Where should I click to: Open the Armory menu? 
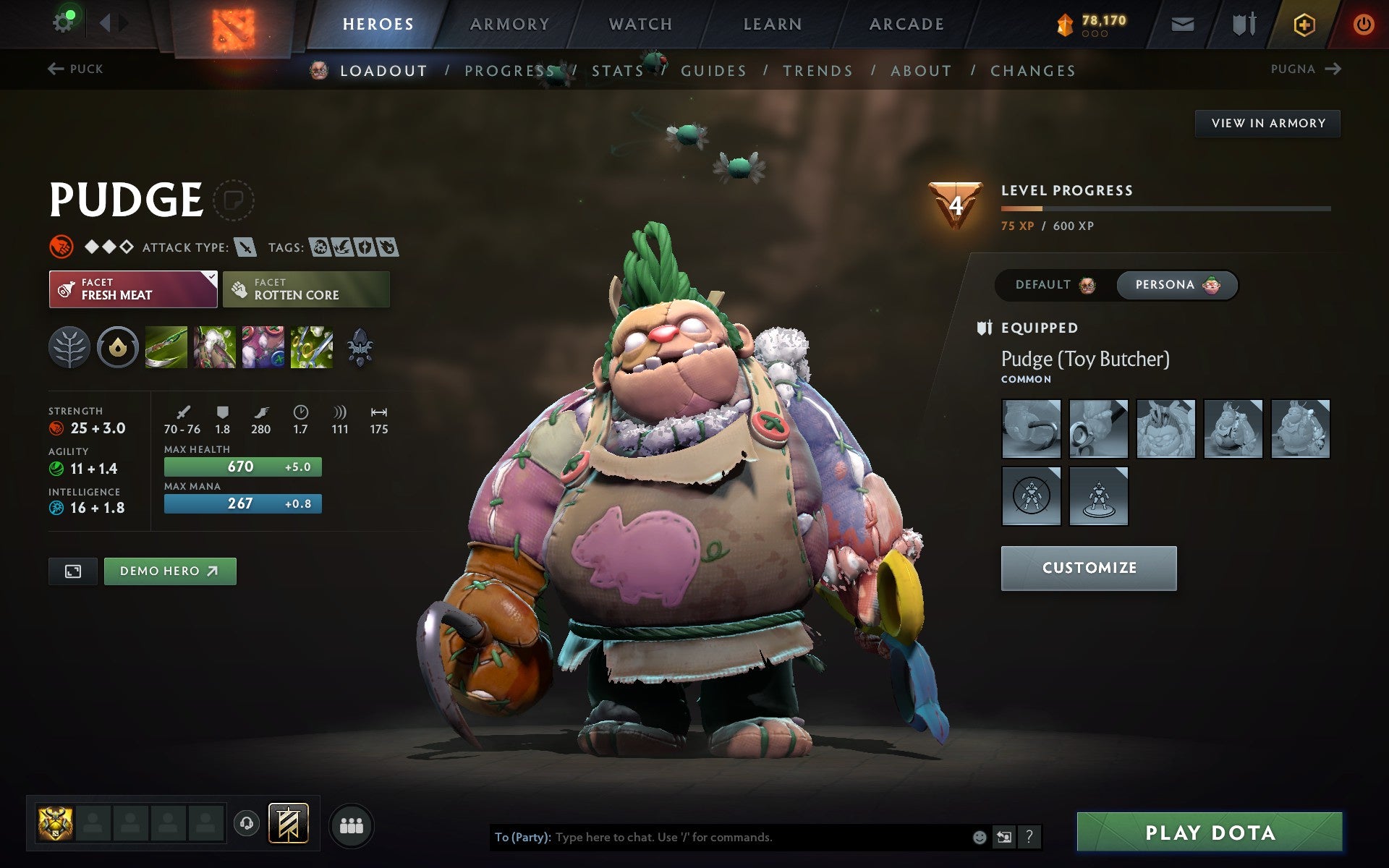(x=509, y=24)
